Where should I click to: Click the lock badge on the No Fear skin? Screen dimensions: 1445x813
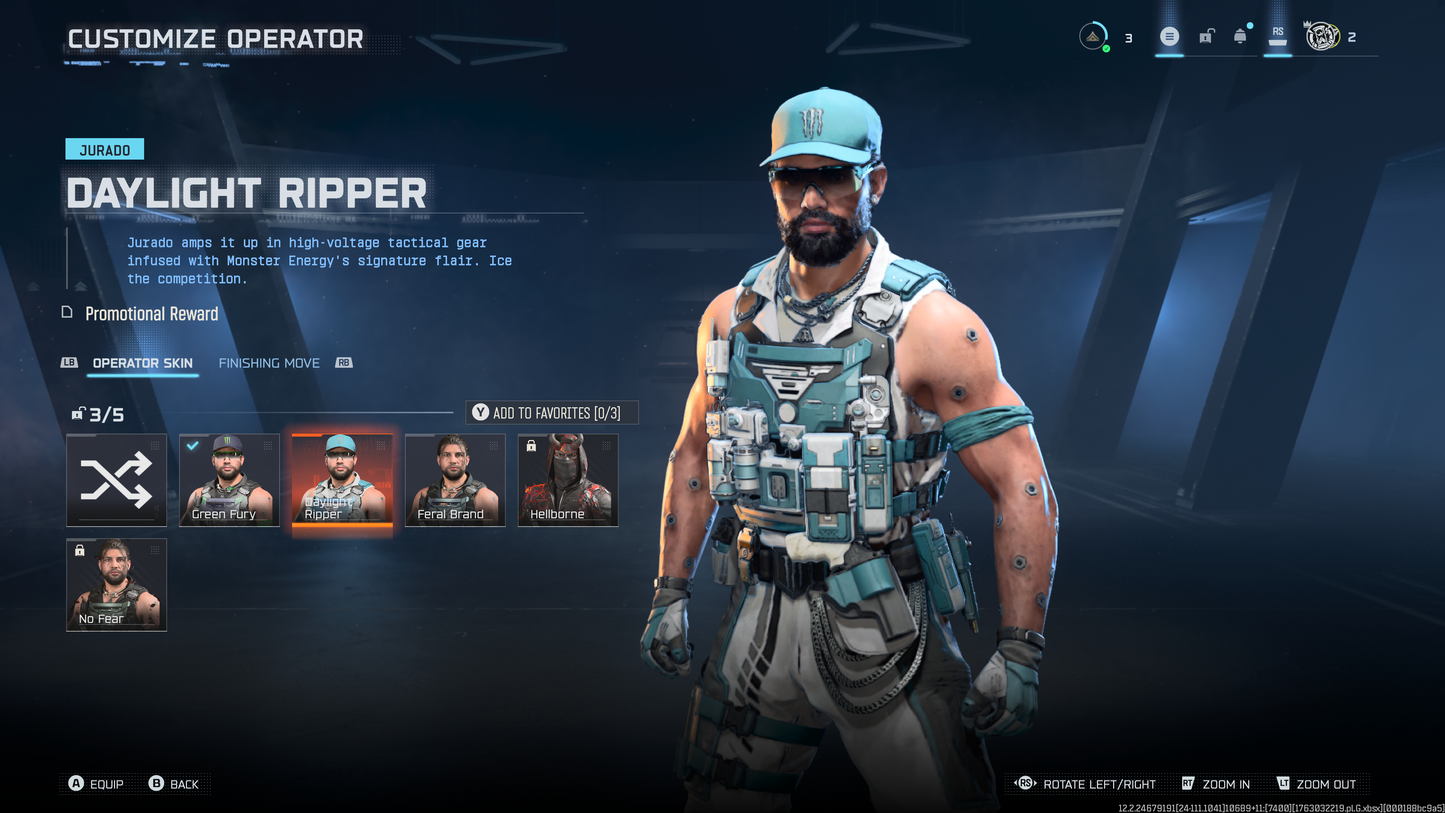tap(80, 550)
